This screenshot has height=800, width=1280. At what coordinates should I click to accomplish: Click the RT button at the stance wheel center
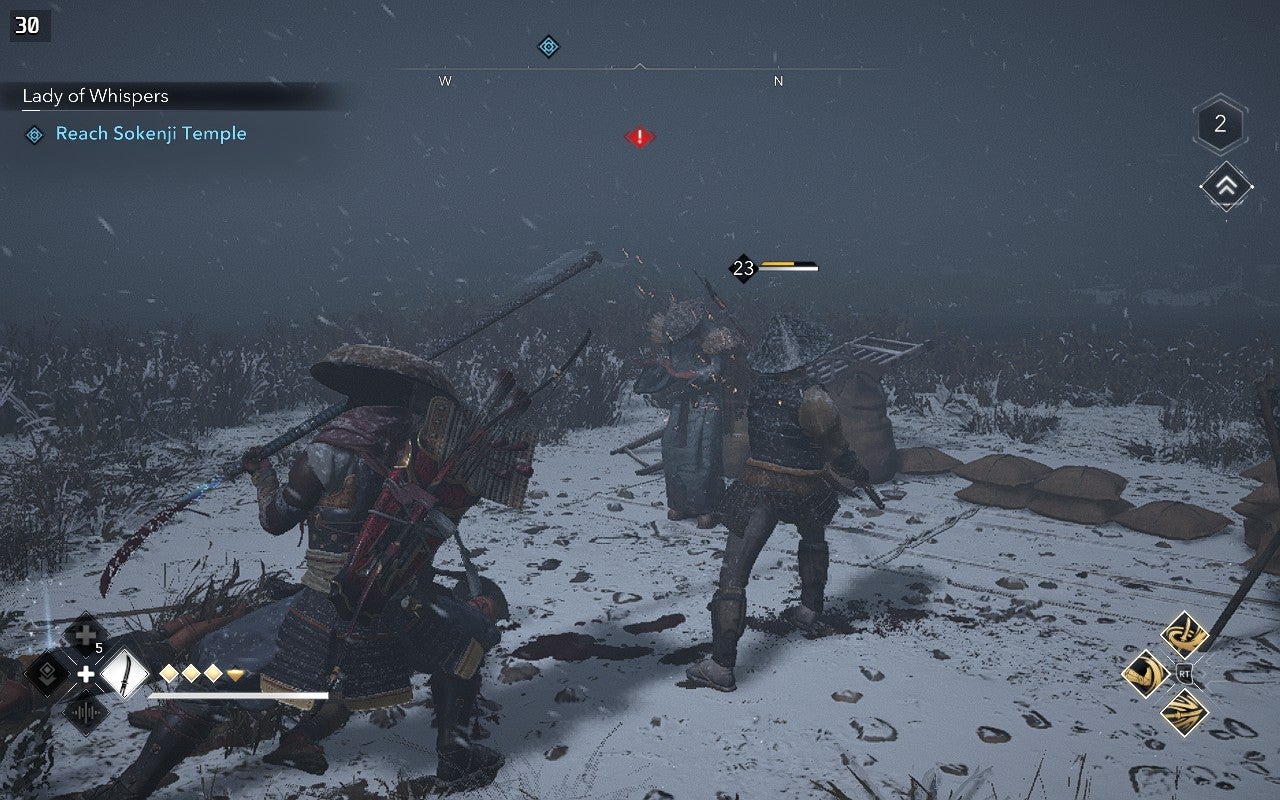1185,672
